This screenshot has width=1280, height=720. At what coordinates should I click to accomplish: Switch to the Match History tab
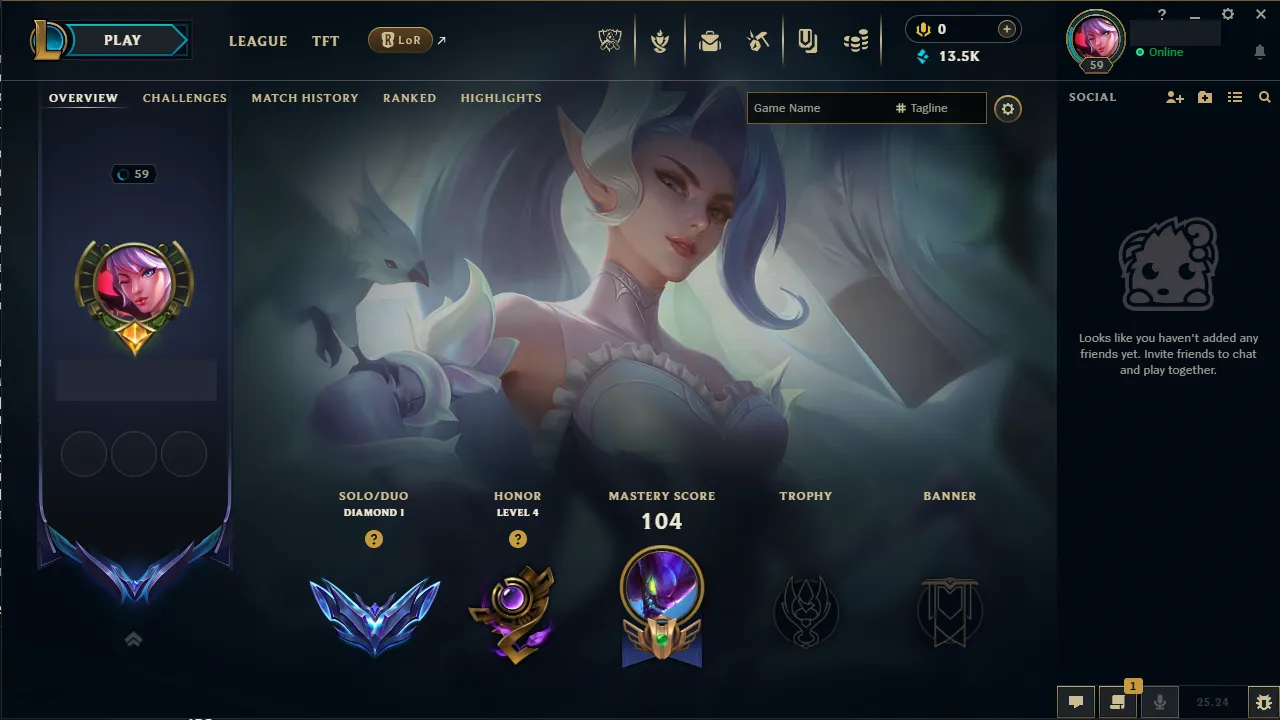pyautogui.click(x=305, y=97)
